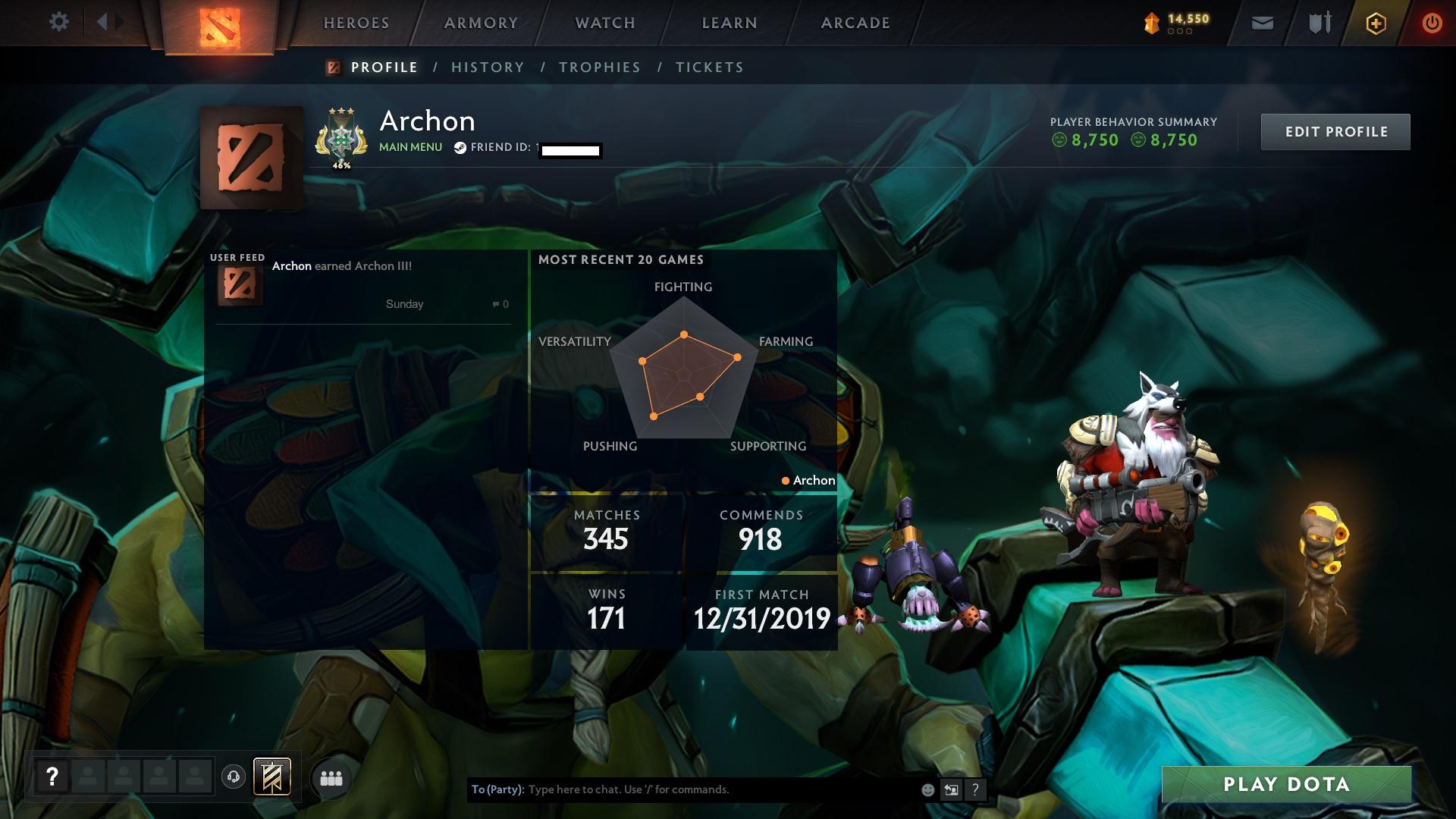Open the shard count progress dots dropdown
The width and height of the screenshot is (1456, 819).
pyautogui.click(x=1181, y=32)
